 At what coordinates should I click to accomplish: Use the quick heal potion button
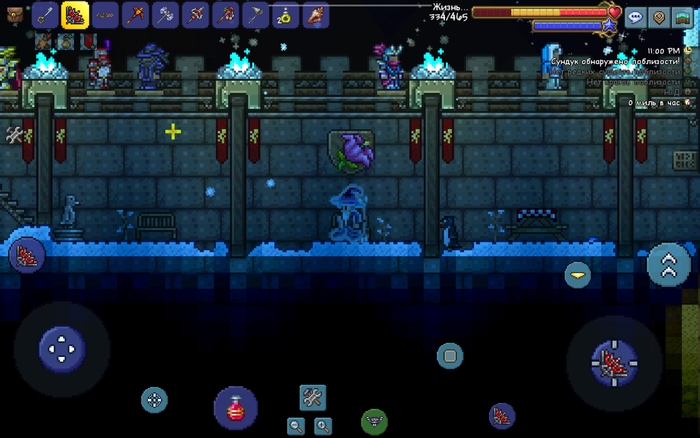coord(235,408)
